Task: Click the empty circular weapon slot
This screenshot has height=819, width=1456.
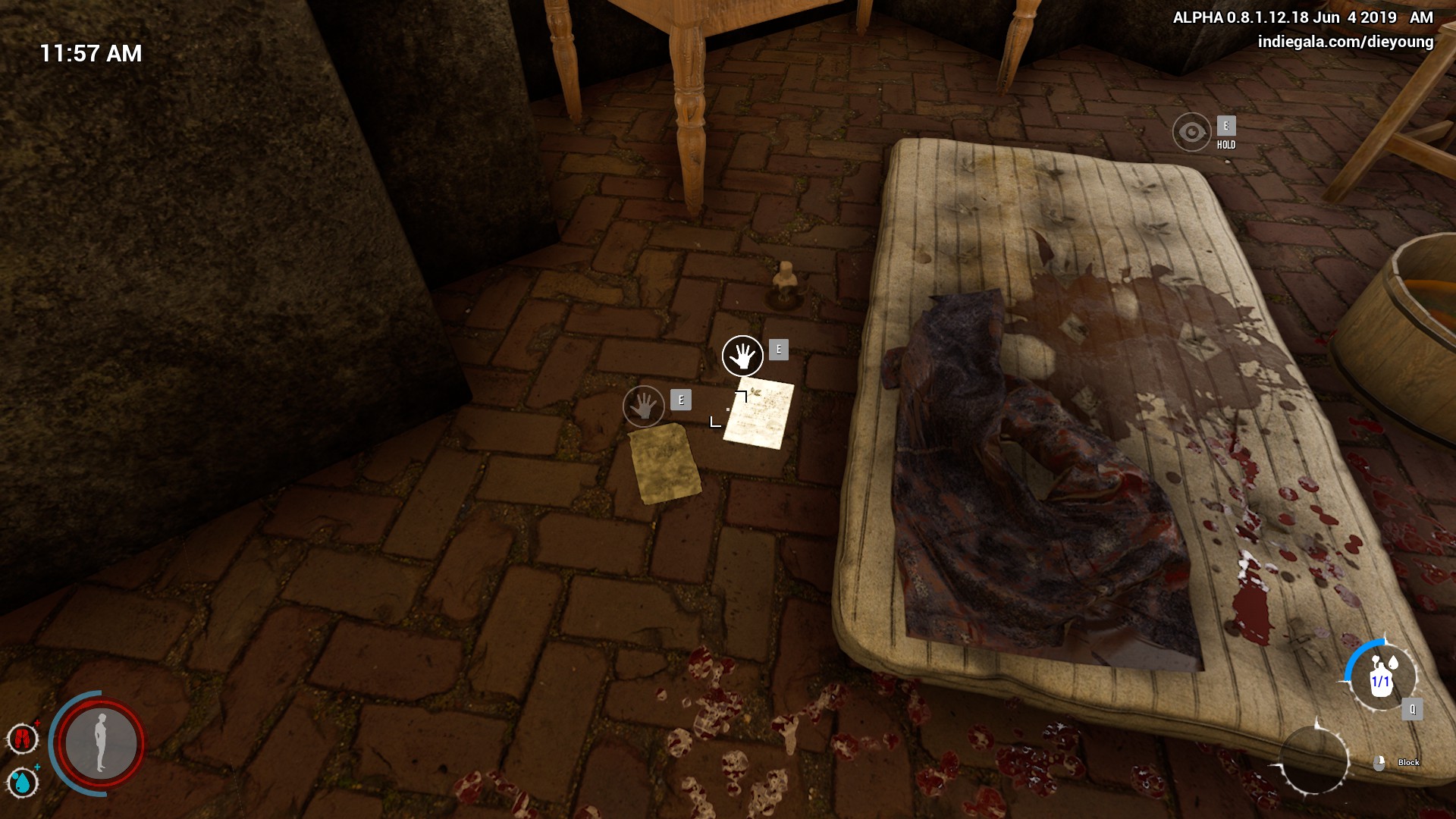Action: click(x=1313, y=760)
